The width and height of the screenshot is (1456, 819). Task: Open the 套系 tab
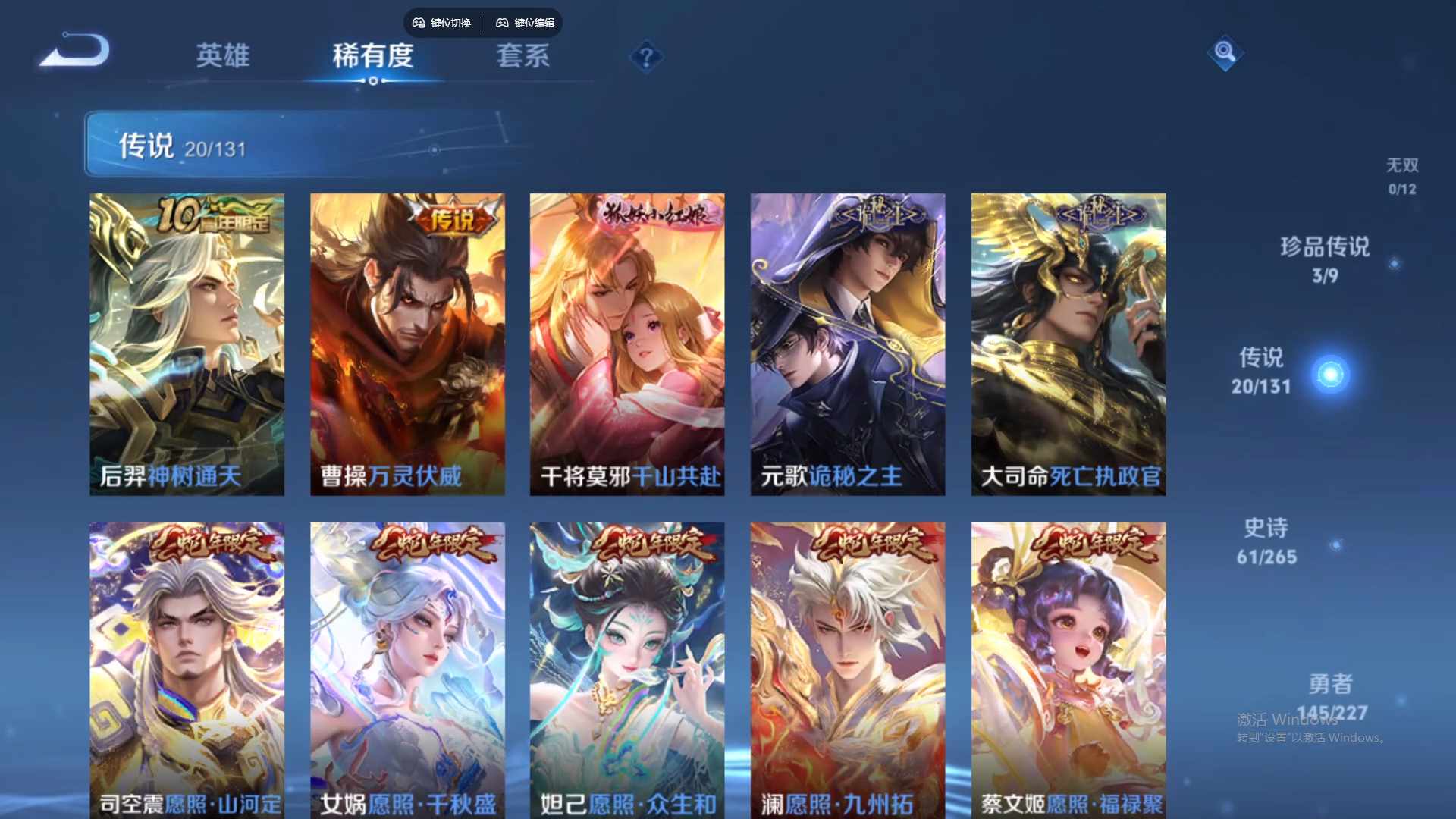(x=522, y=56)
